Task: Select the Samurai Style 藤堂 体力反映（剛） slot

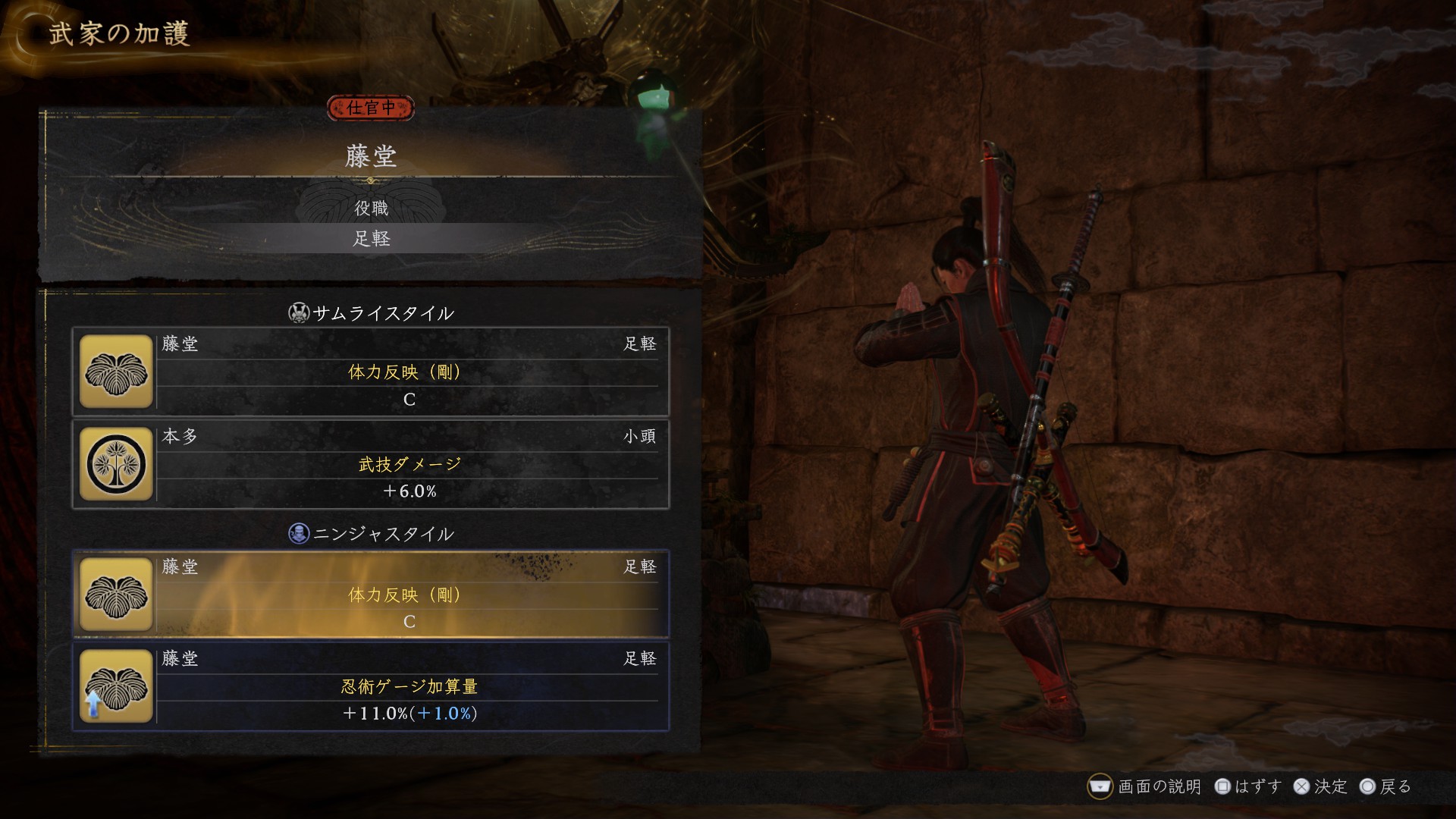Action: pyautogui.click(x=371, y=372)
